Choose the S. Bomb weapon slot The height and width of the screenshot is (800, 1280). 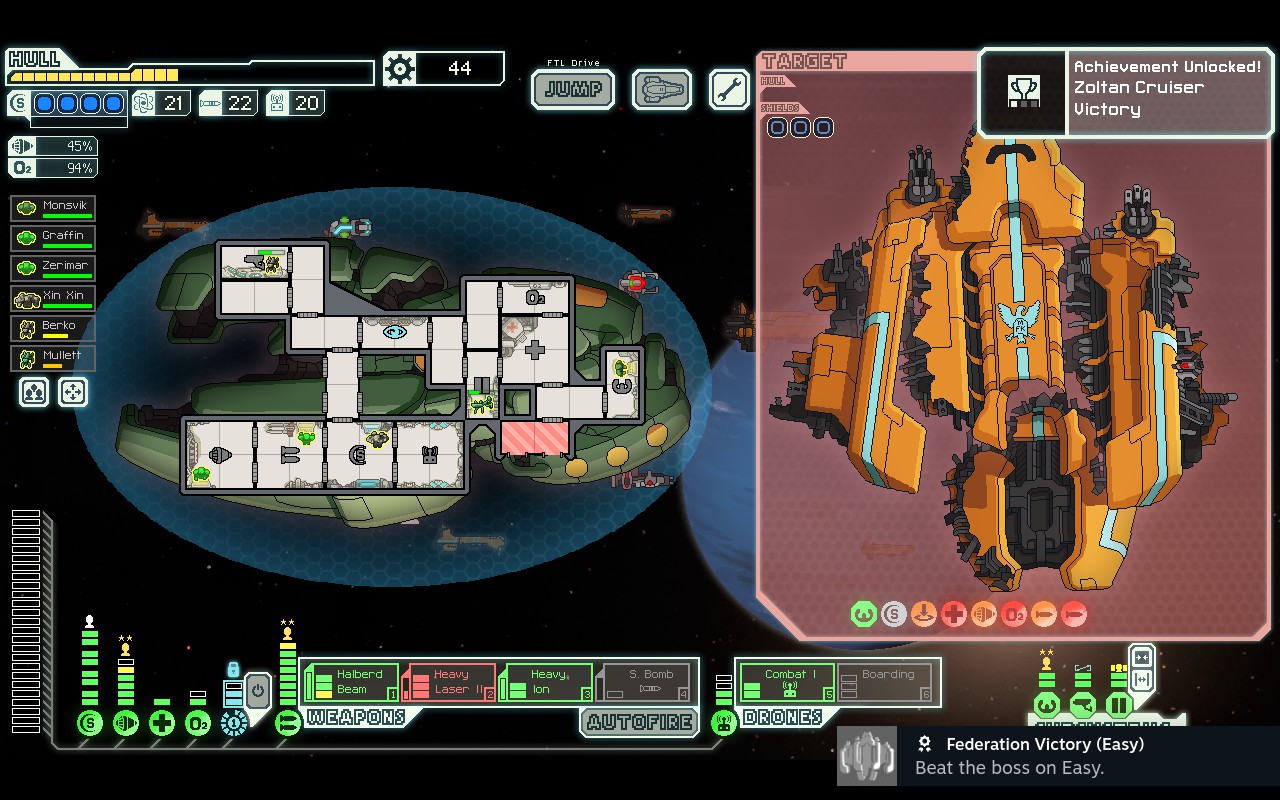tap(645, 682)
